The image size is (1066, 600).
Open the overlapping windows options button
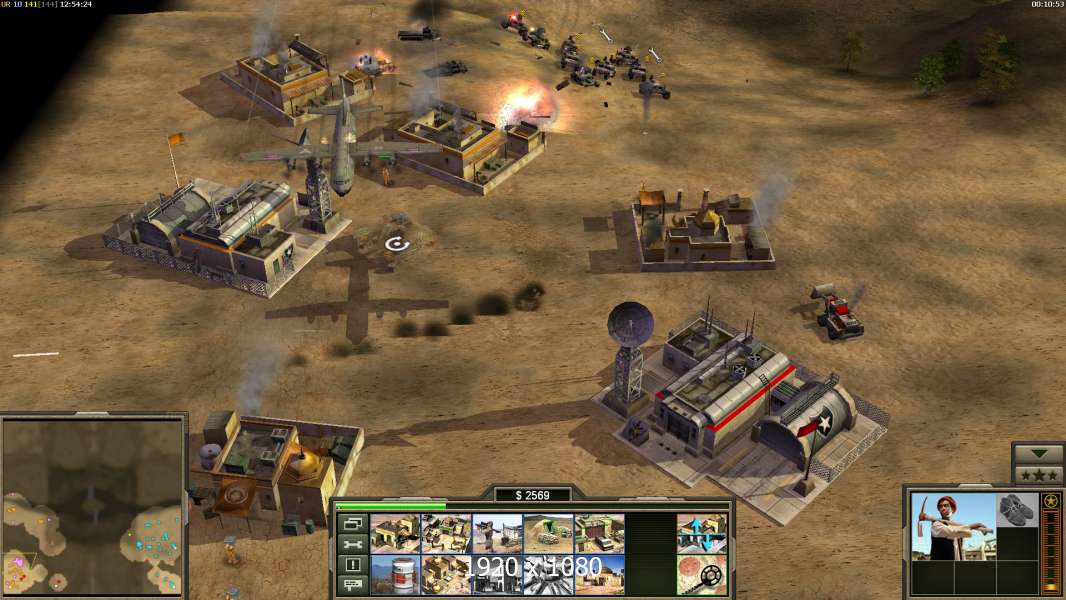pos(351,523)
